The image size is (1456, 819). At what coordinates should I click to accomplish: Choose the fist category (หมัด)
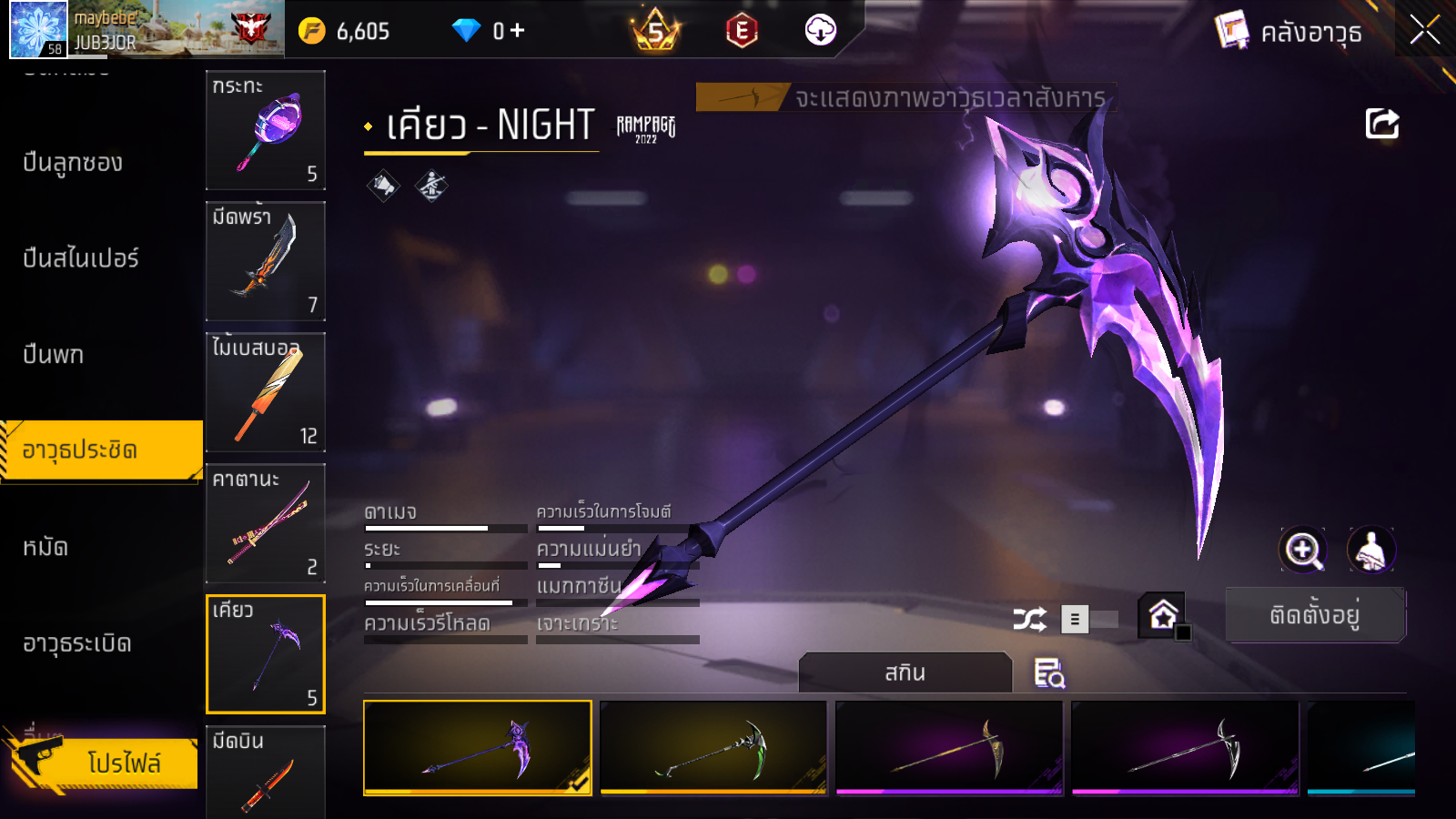coord(45,547)
